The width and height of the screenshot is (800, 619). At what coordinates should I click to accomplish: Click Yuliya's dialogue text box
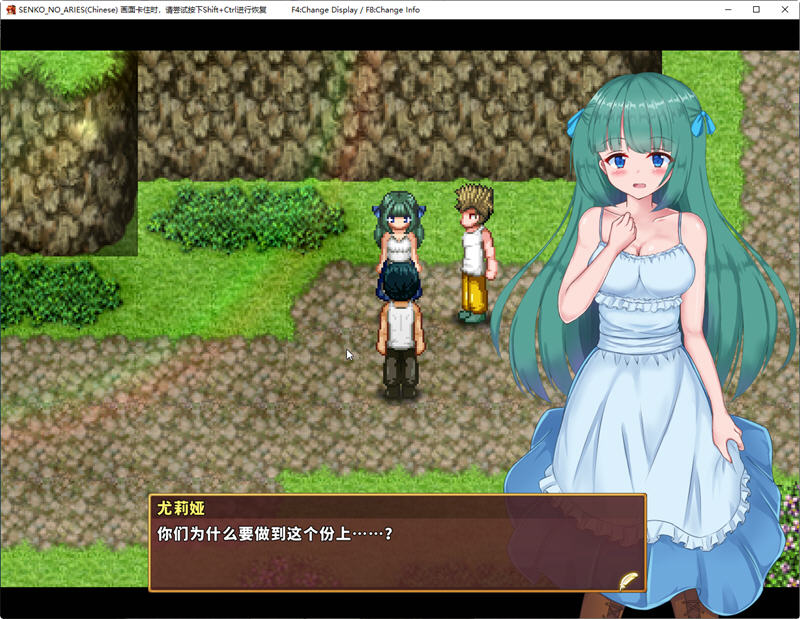397,543
